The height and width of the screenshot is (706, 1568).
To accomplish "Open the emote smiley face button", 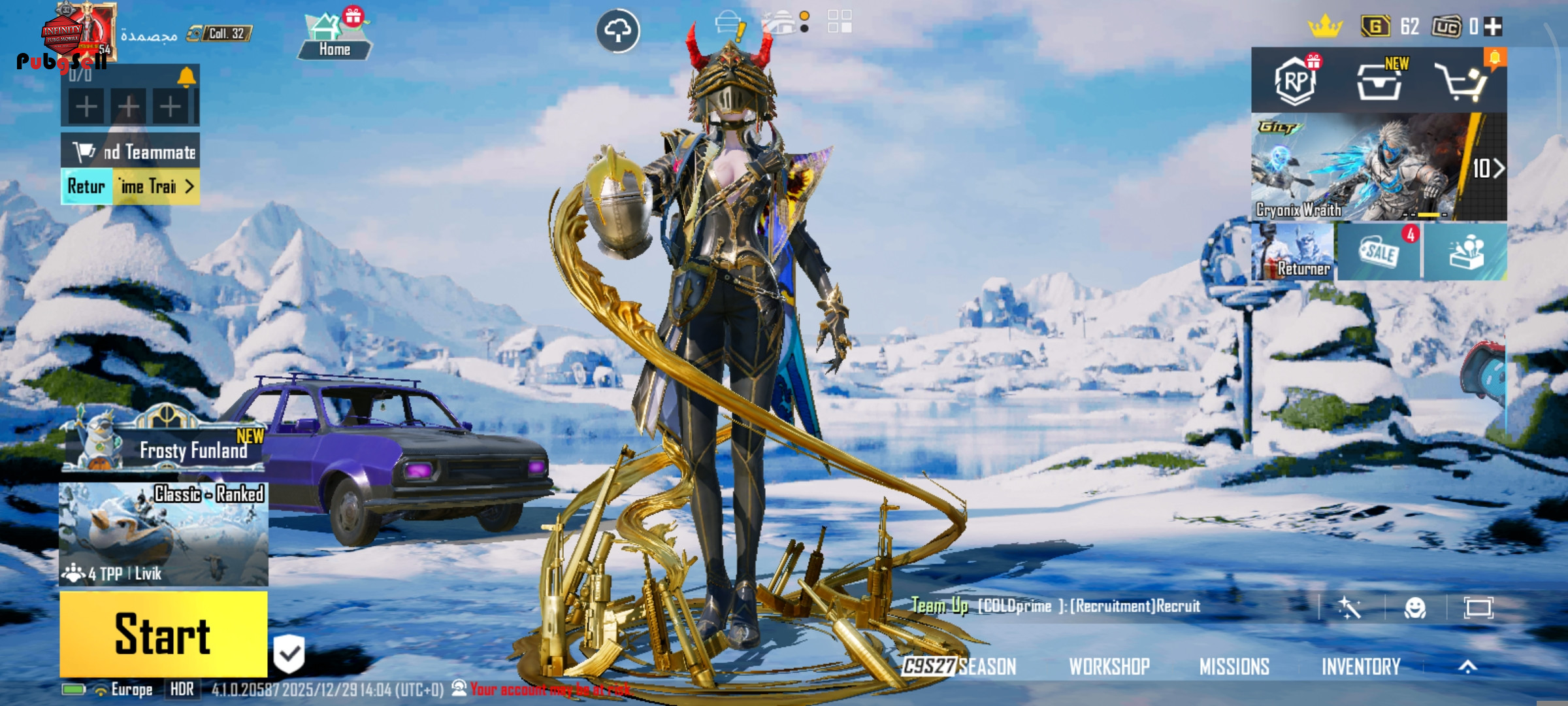I will click(1415, 608).
